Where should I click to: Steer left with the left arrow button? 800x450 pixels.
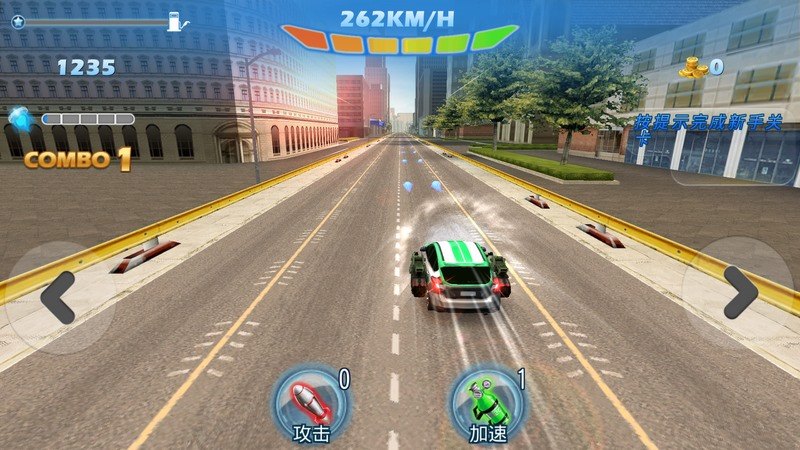(55, 297)
